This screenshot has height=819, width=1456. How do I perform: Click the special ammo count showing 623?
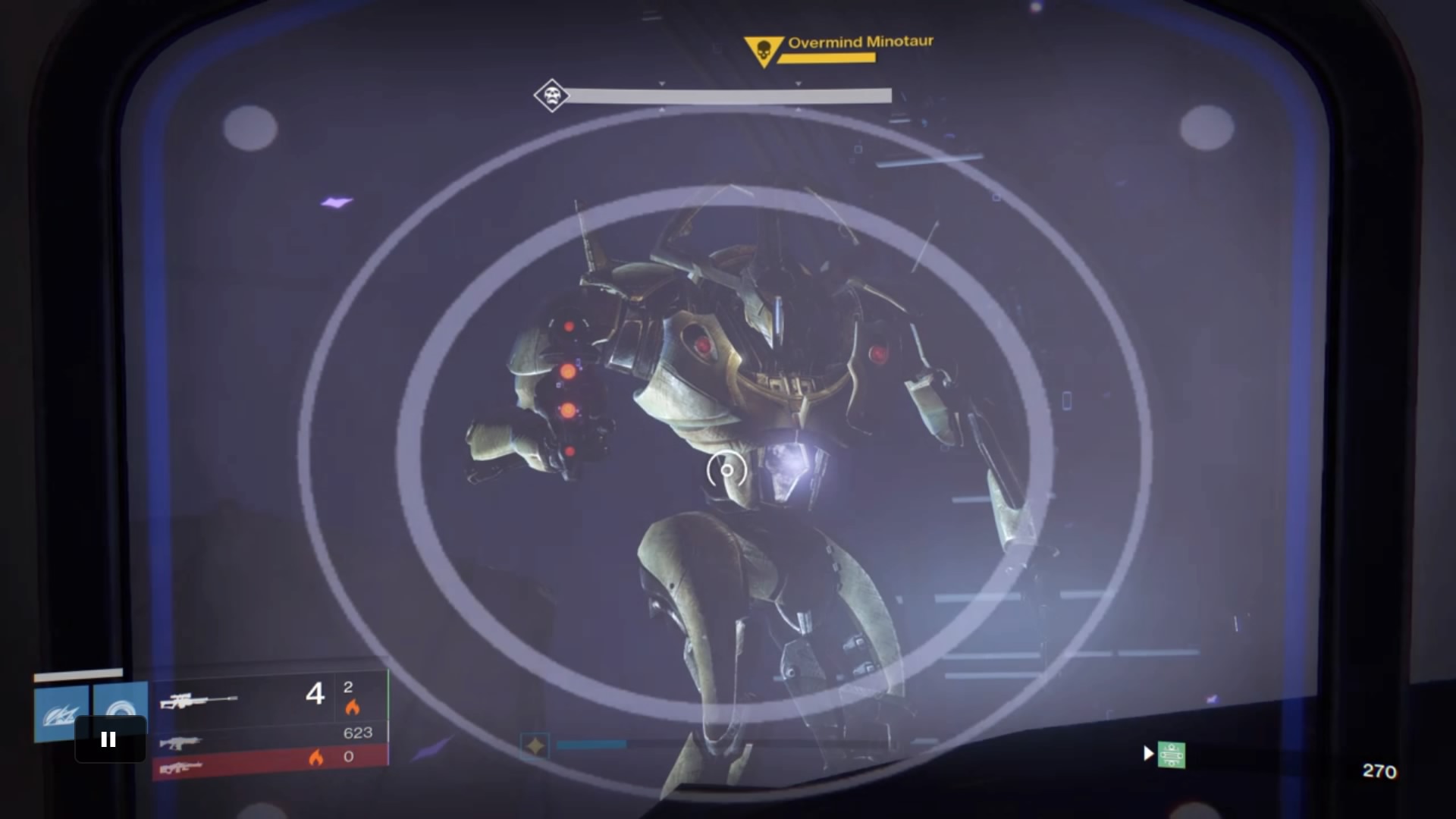point(358,733)
